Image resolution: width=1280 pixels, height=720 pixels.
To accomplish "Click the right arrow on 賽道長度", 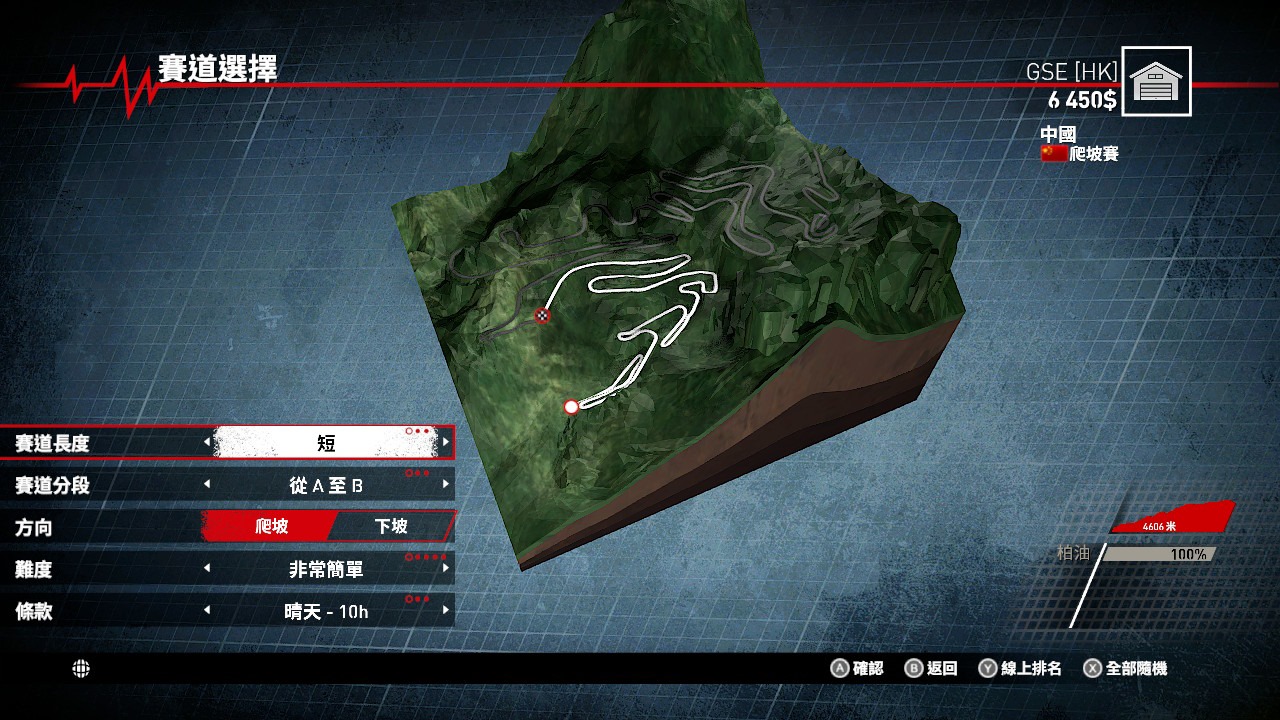I will point(446,442).
